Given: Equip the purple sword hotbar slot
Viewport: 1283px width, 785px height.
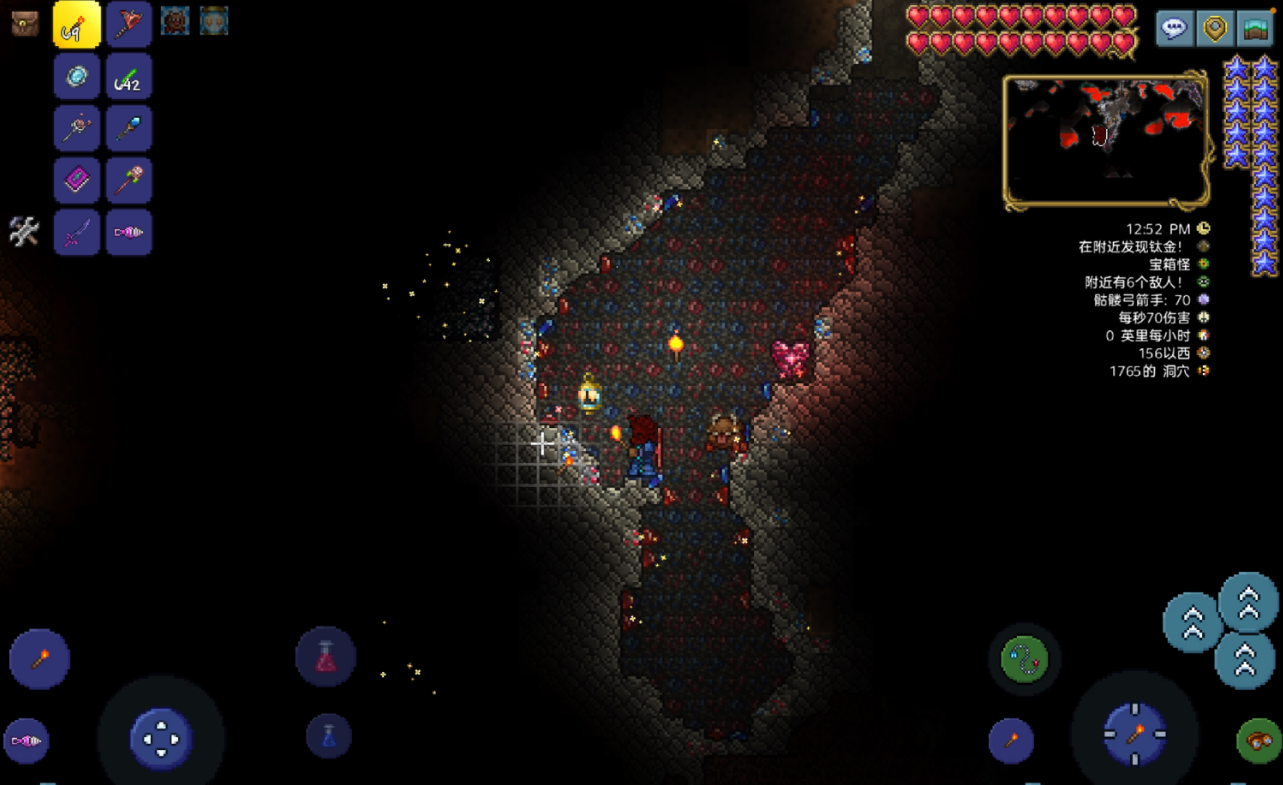Looking at the screenshot, I should coord(77,232).
